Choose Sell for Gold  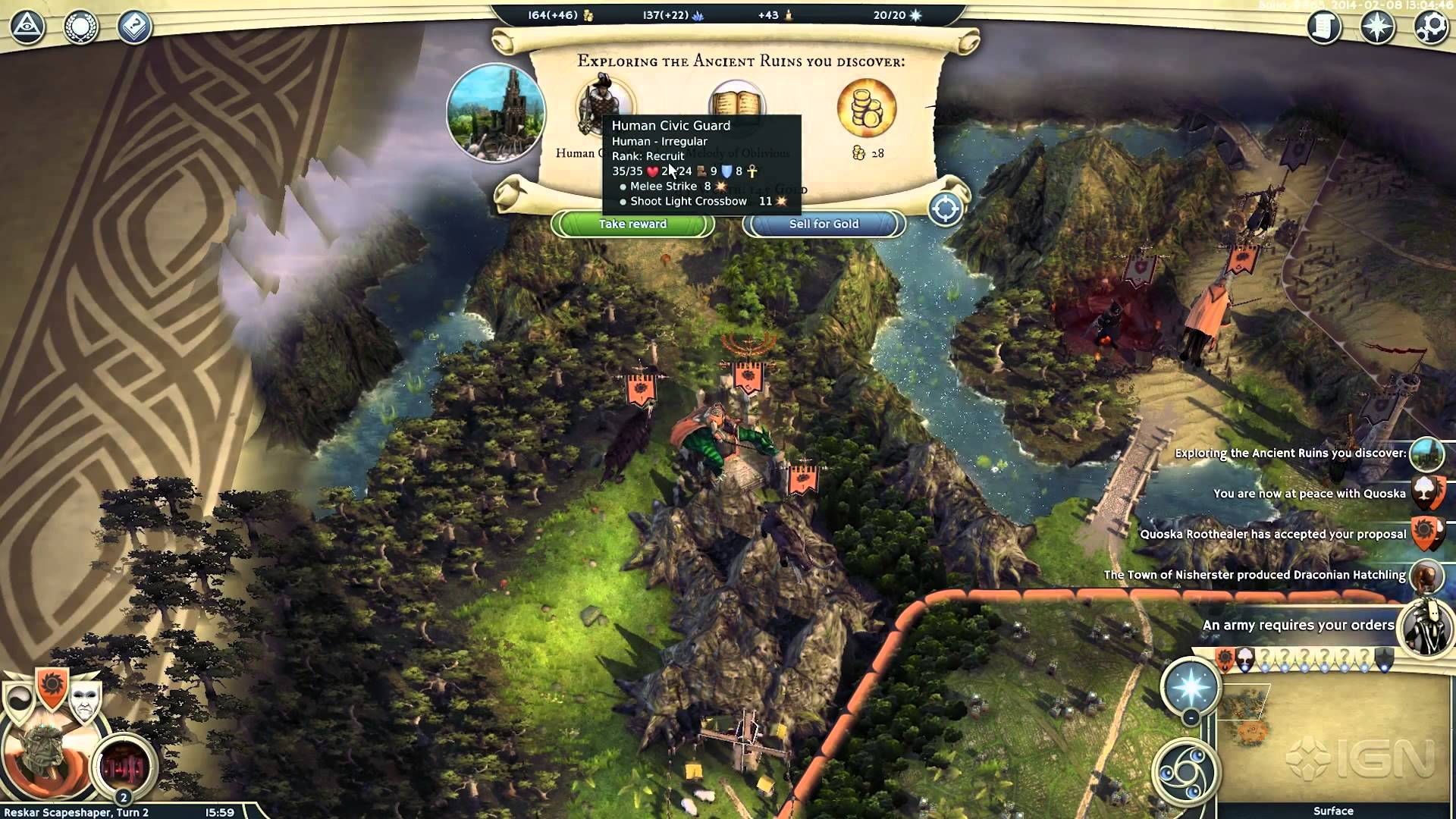click(x=824, y=224)
